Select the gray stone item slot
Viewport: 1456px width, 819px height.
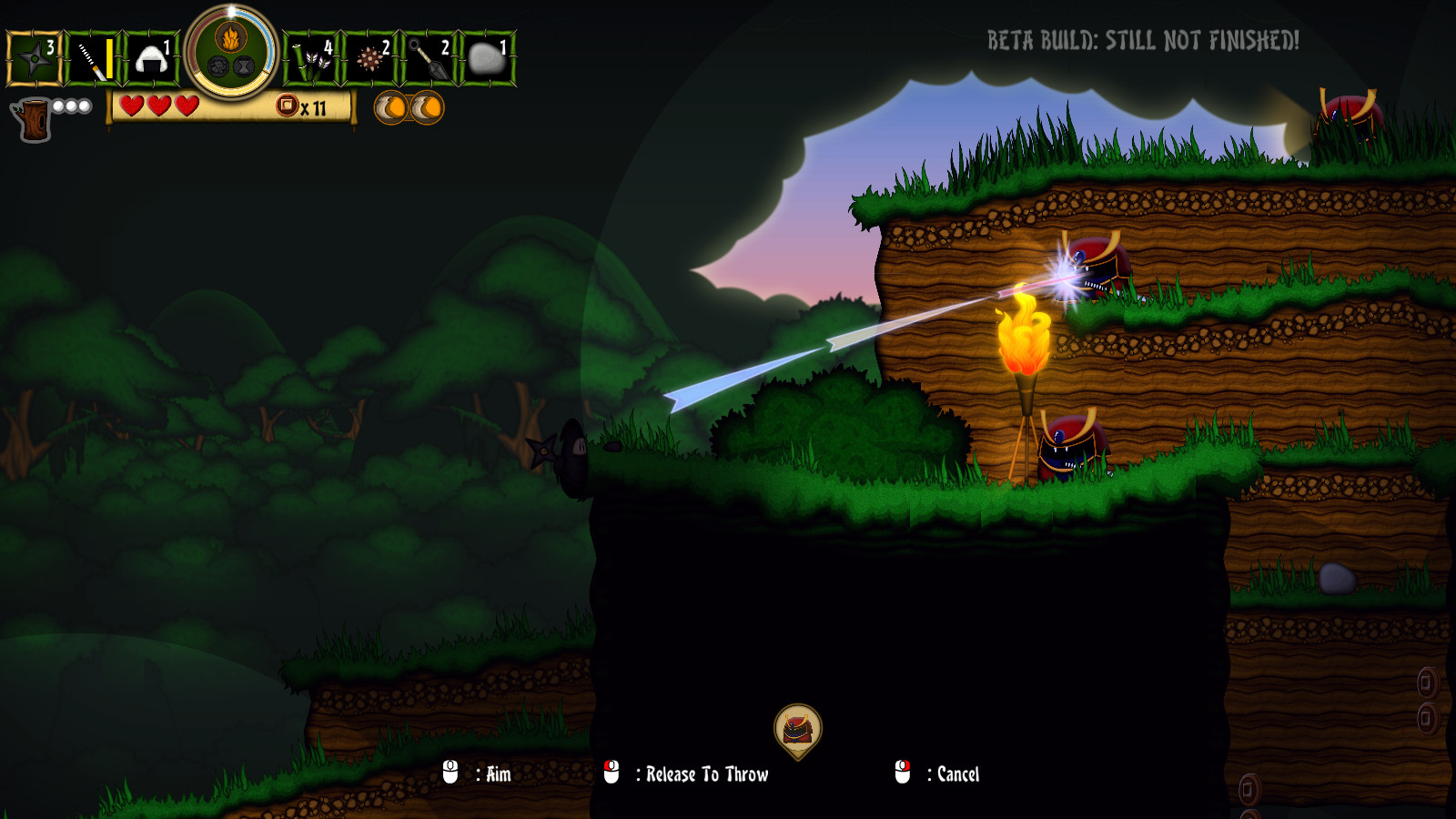click(488, 59)
